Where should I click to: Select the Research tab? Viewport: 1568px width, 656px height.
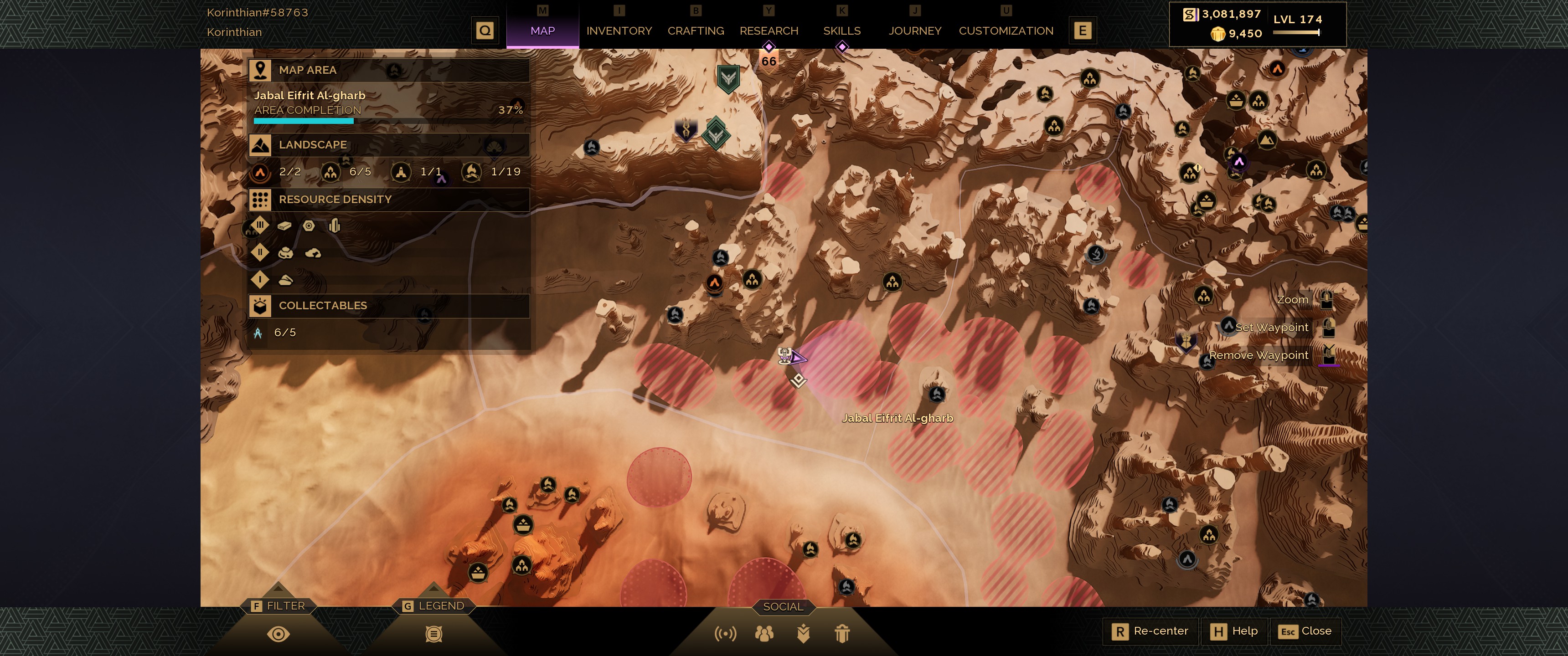tap(768, 31)
